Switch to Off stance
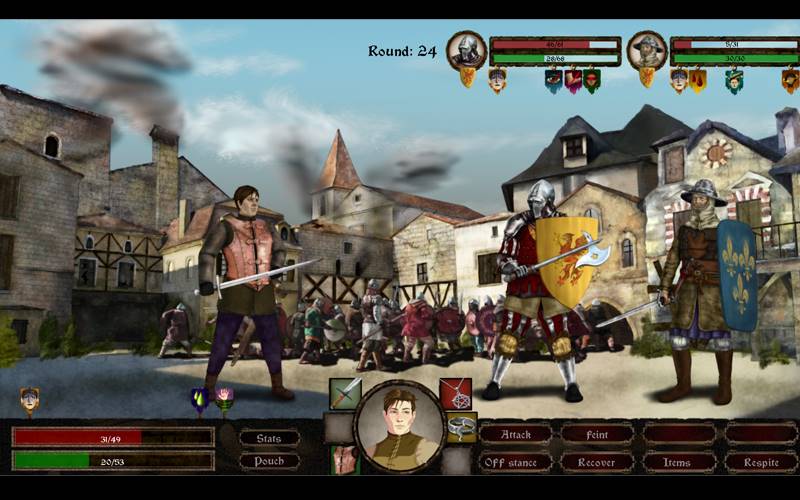 pos(516,462)
